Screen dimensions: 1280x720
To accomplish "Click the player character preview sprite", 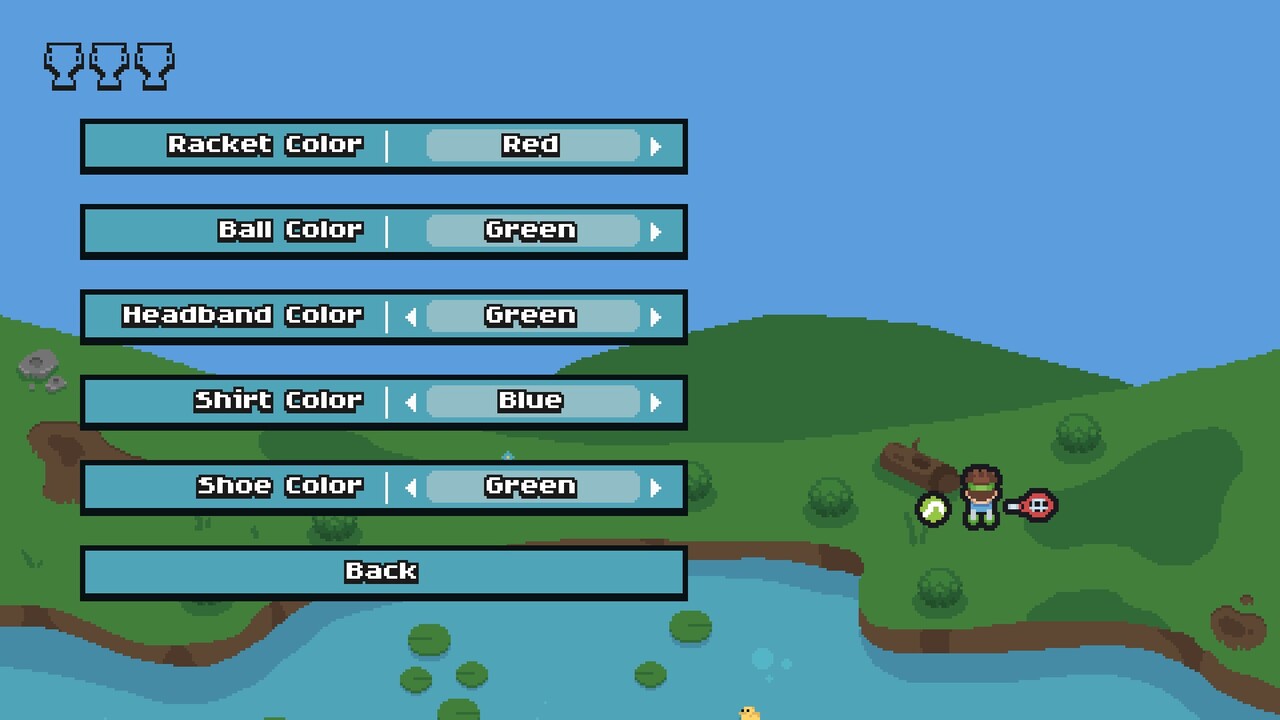I will click(x=980, y=495).
